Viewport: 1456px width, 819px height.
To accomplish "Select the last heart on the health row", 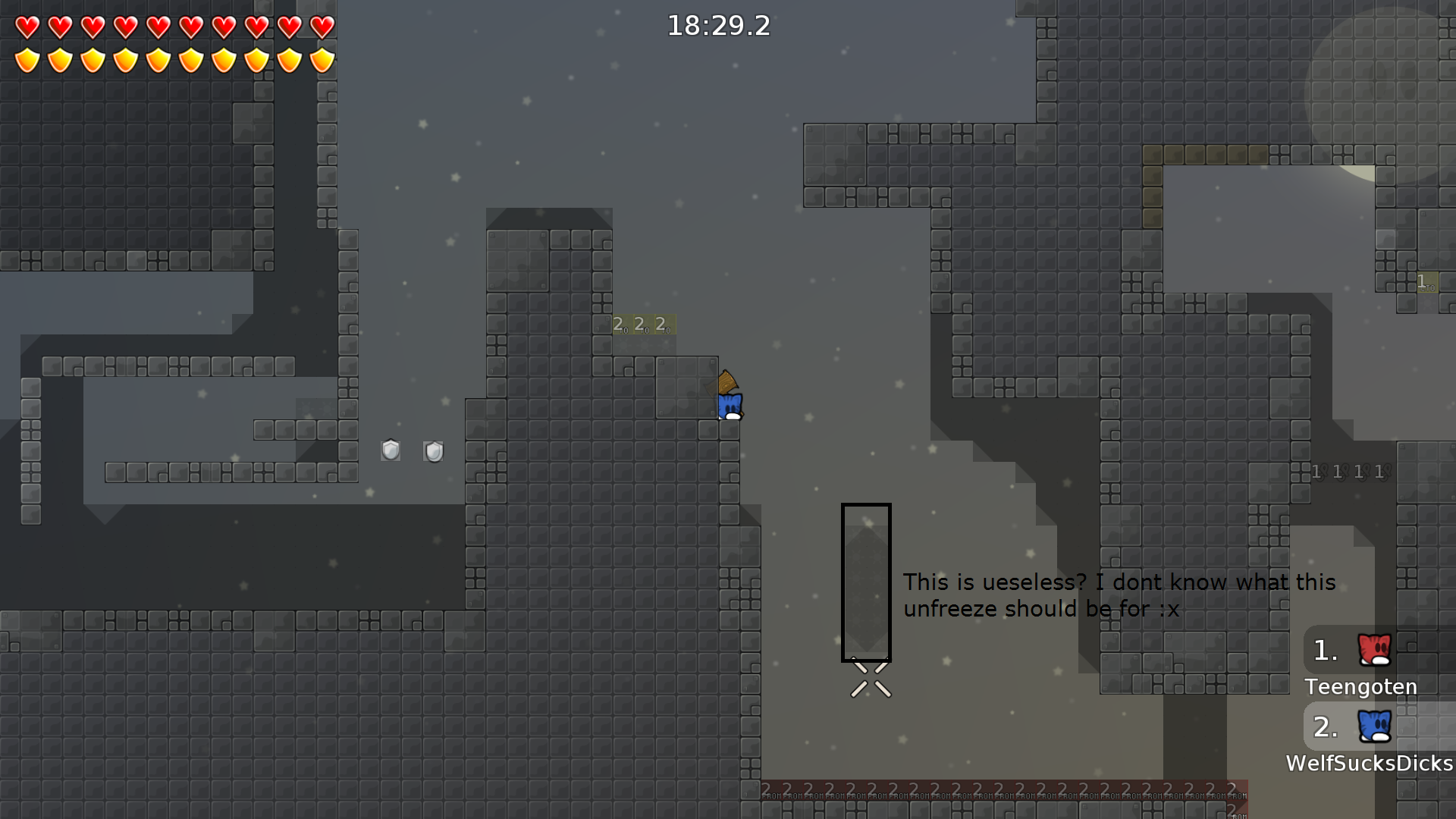I will point(323,27).
